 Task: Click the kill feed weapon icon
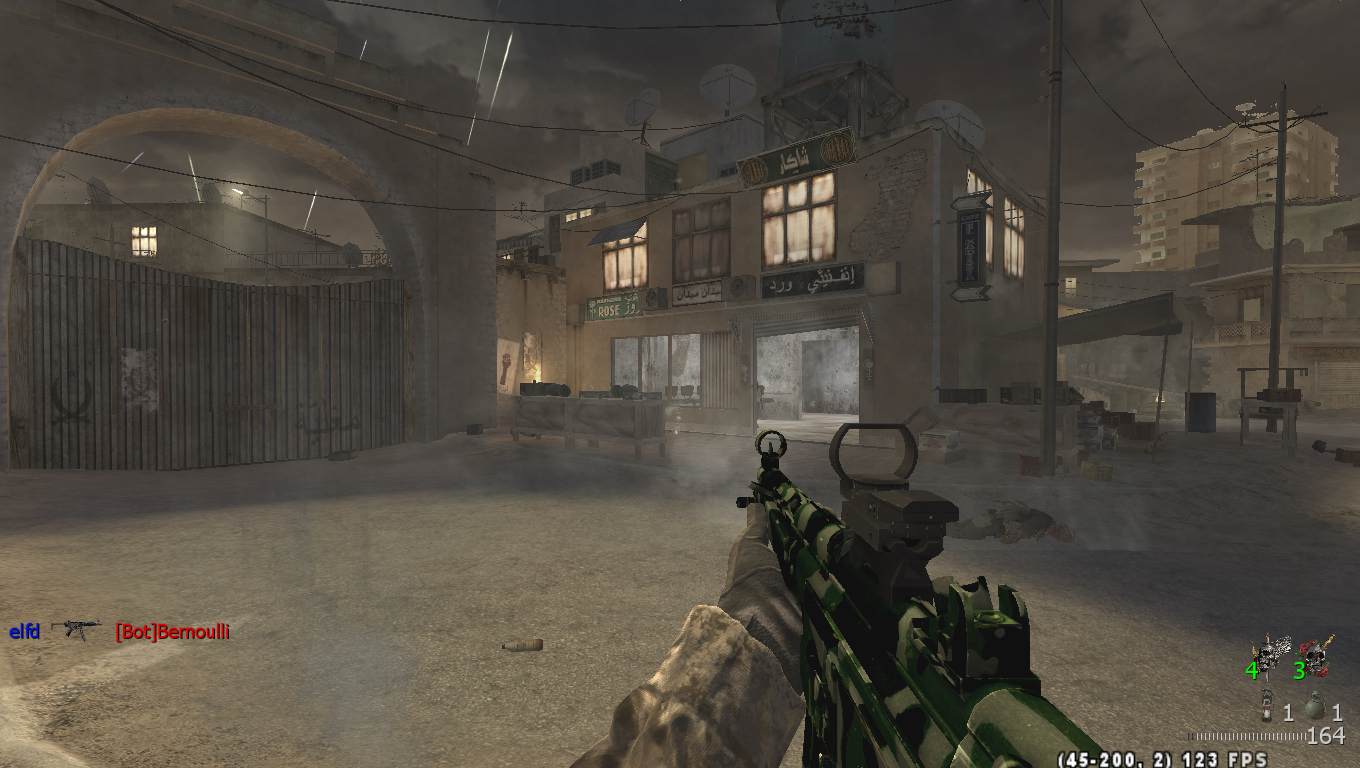click(x=76, y=629)
